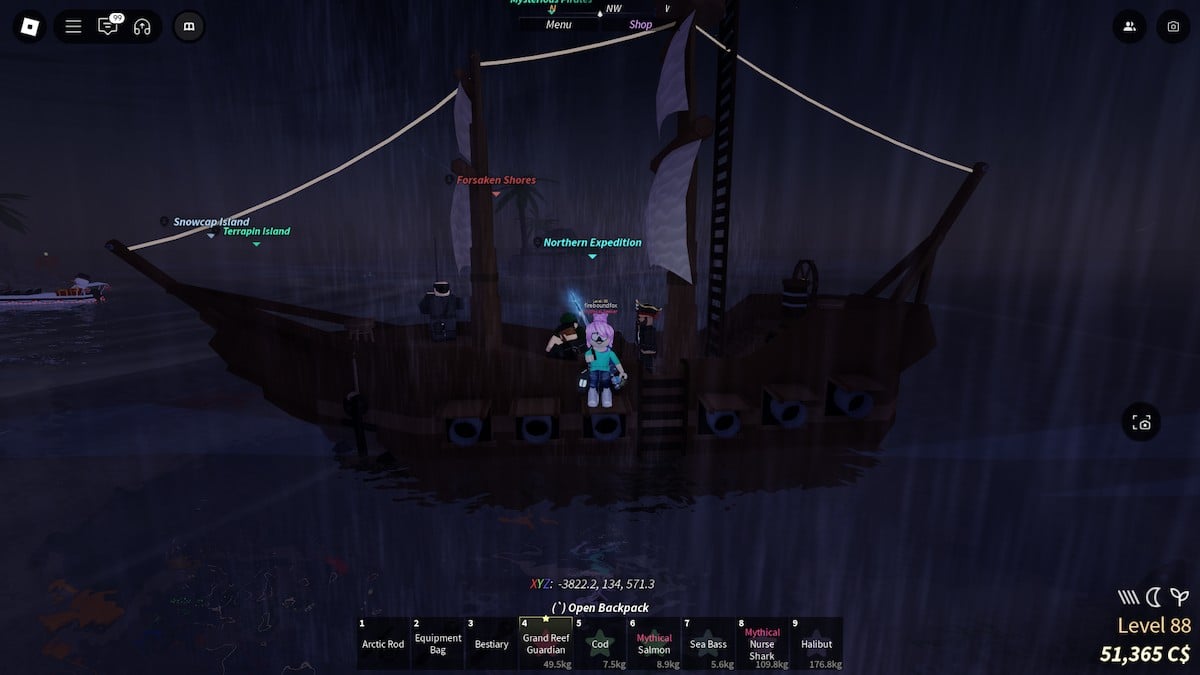
Task: Show the player list icon
Action: click(x=1129, y=27)
